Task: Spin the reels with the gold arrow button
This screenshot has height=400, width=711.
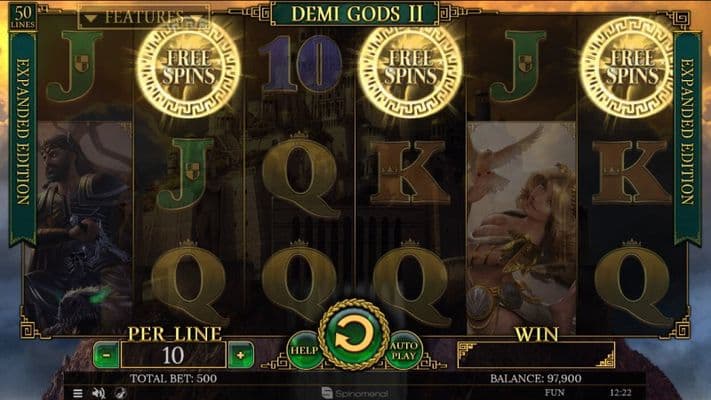Action: point(353,335)
